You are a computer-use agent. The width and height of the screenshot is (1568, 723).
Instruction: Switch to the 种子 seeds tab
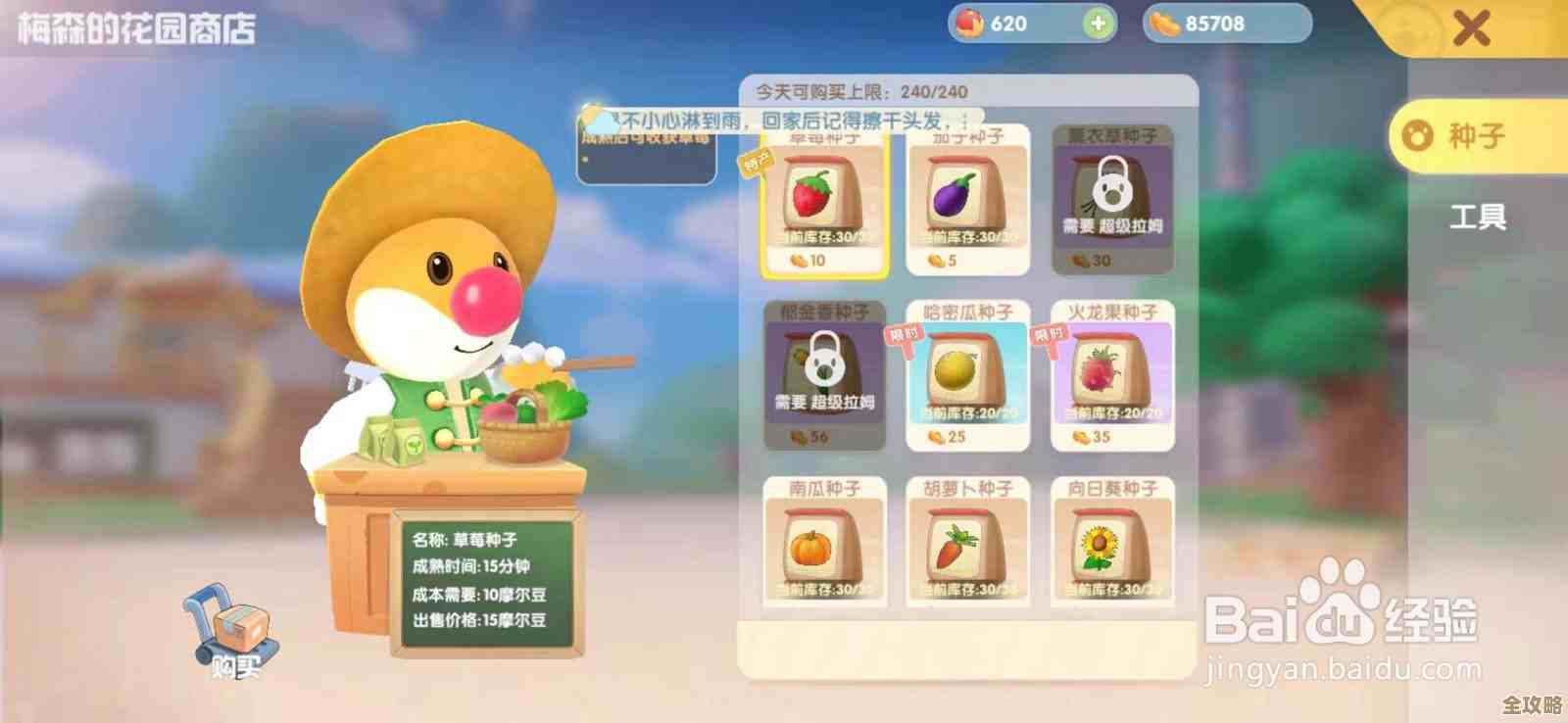1478,137
